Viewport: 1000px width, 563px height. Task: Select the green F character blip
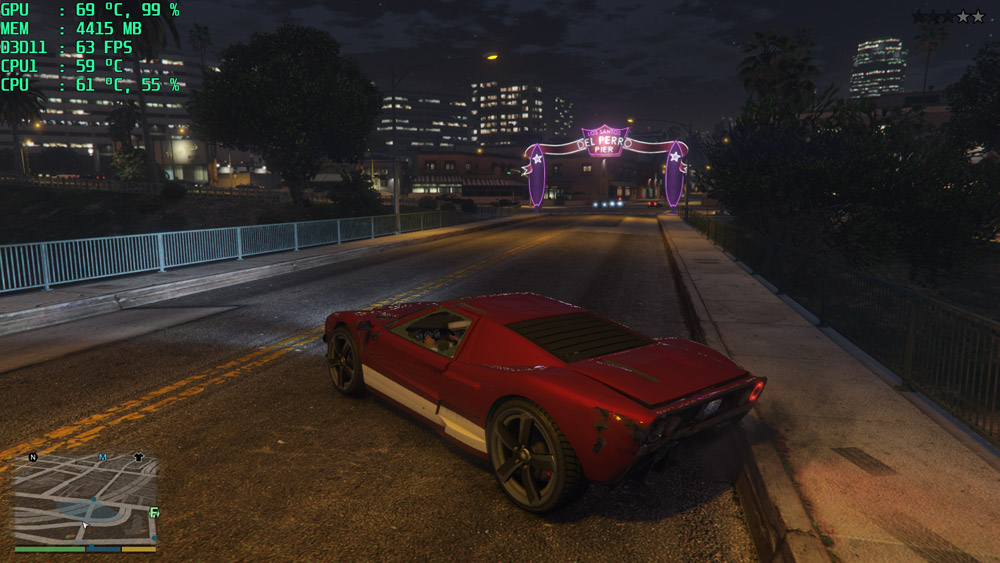click(x=154, y=513)
